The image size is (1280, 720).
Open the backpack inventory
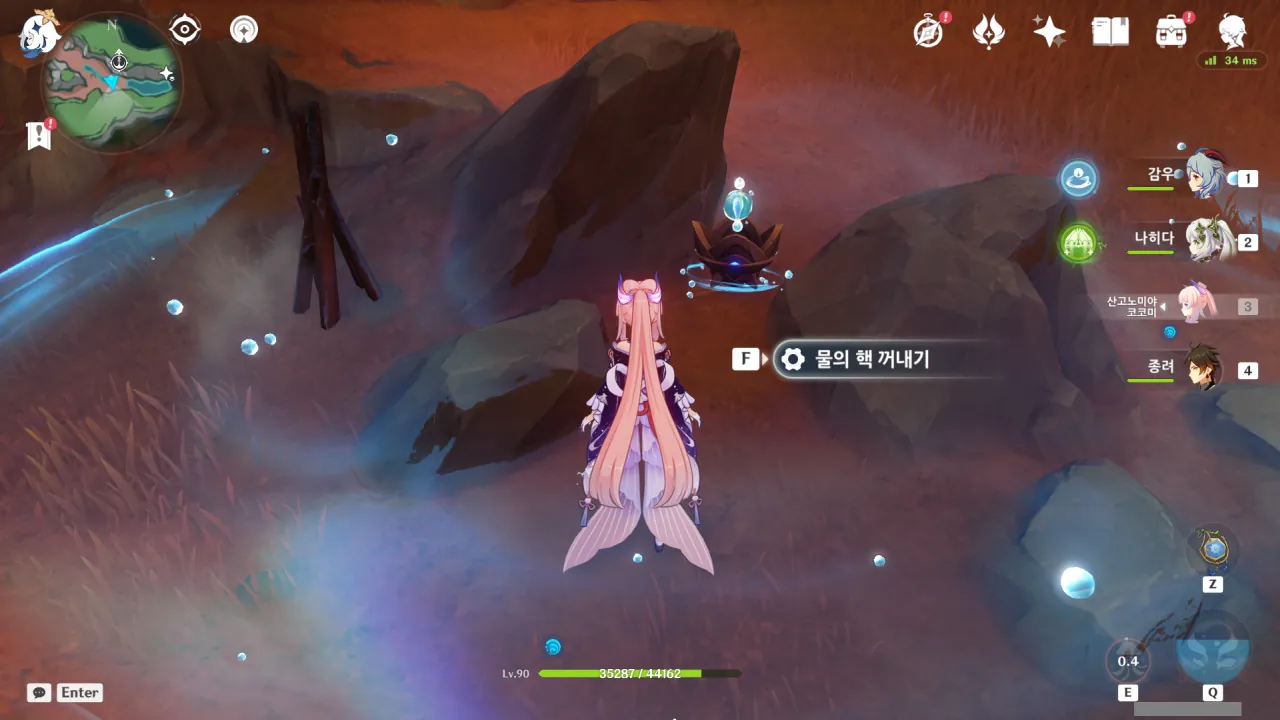[1171, 32]
